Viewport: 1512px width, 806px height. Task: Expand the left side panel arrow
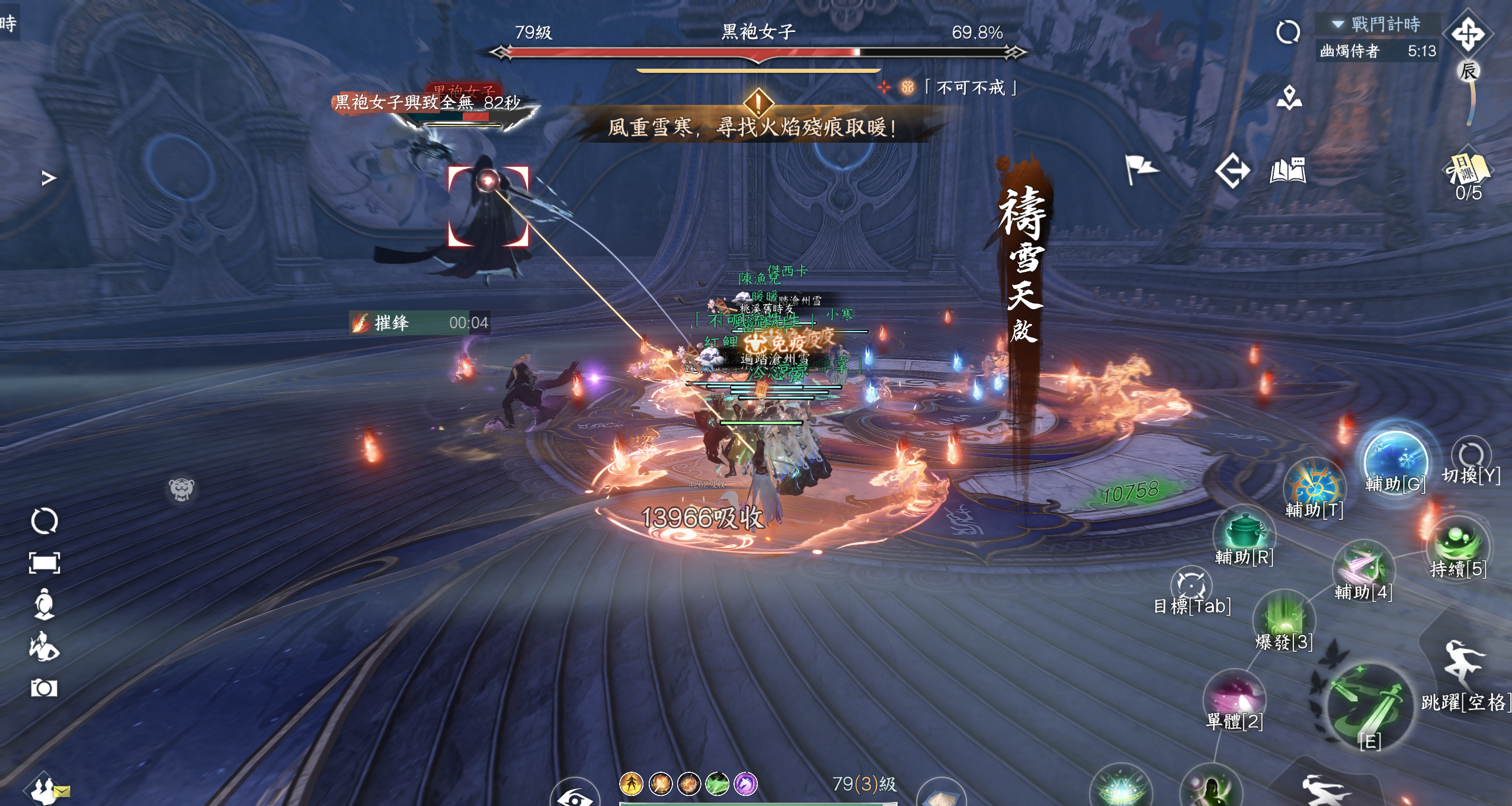pos(49,178)
